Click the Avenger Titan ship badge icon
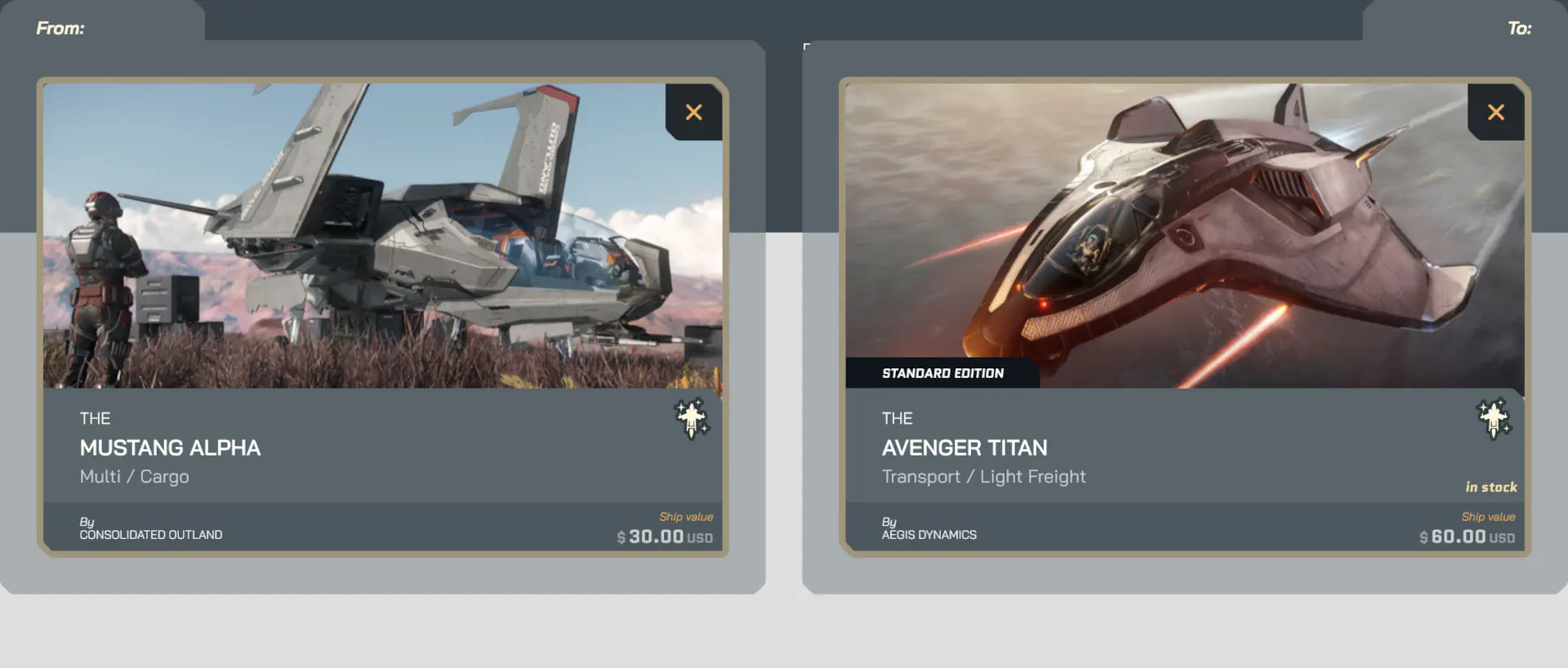The image size is (1568, 668). click(x=1494, y=419)
